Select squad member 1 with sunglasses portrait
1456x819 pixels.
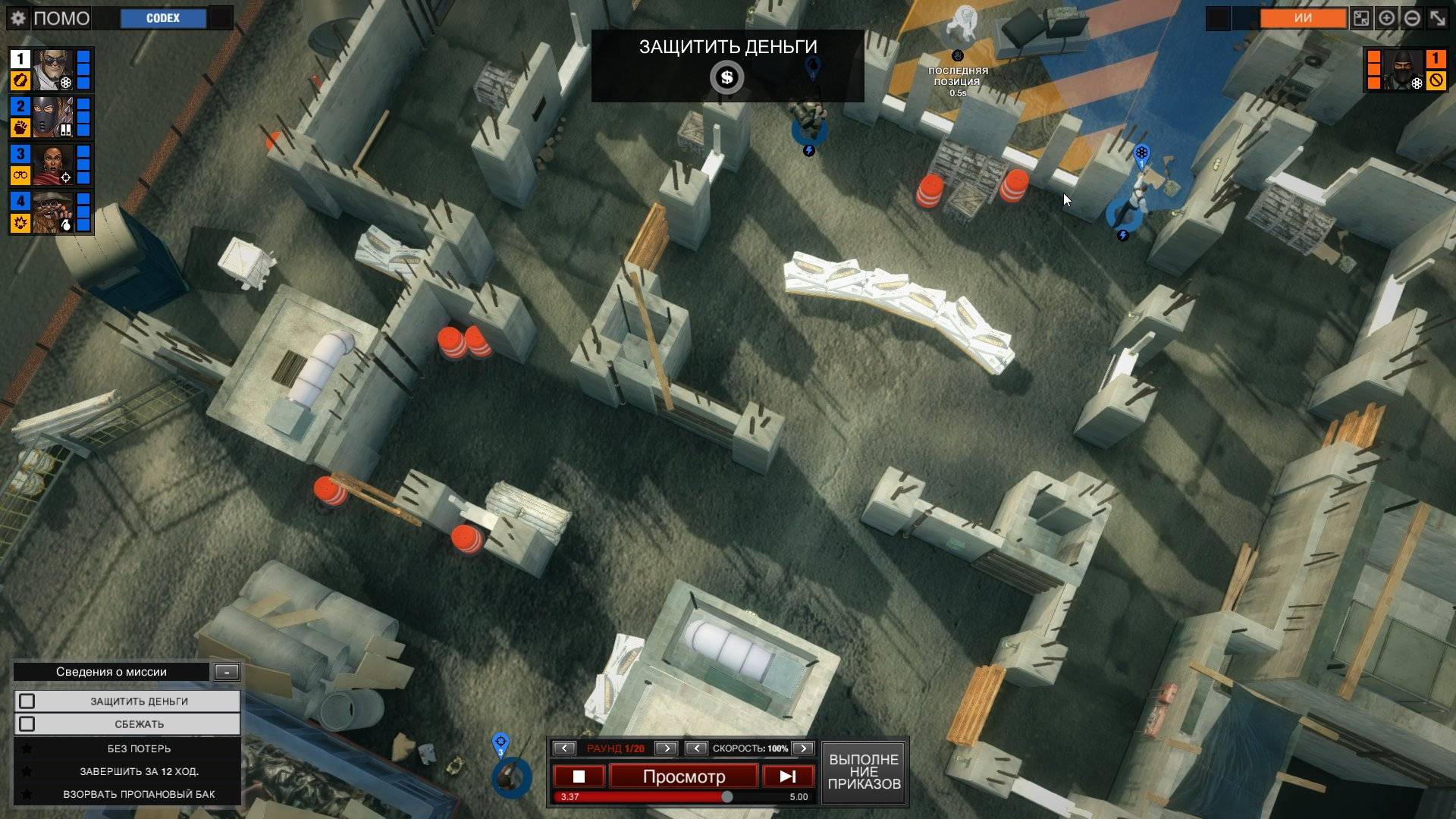click(53, 69)
